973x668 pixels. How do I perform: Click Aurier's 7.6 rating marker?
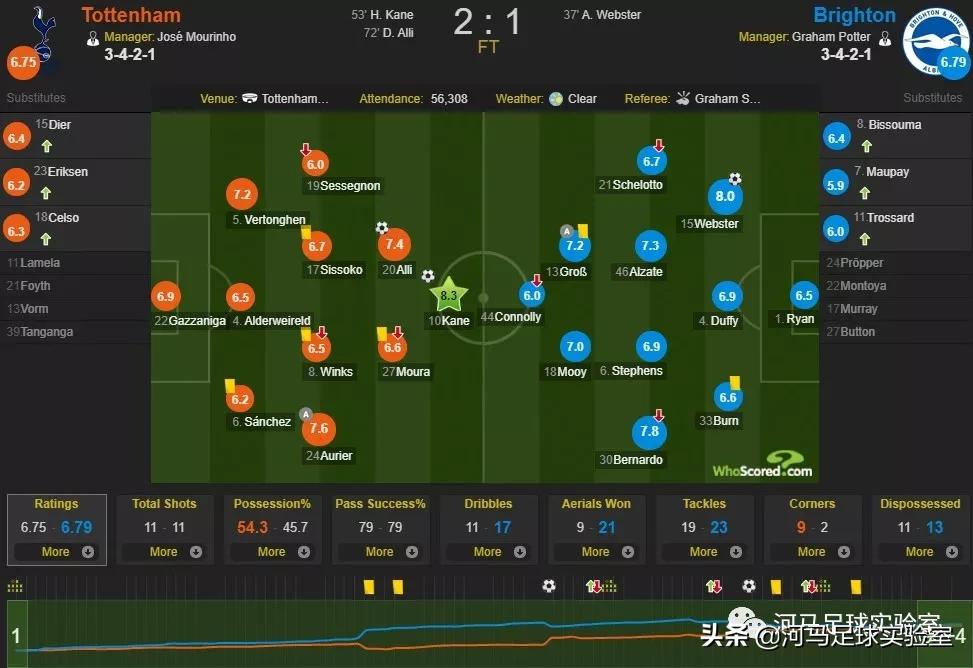[x=319, y=428]
